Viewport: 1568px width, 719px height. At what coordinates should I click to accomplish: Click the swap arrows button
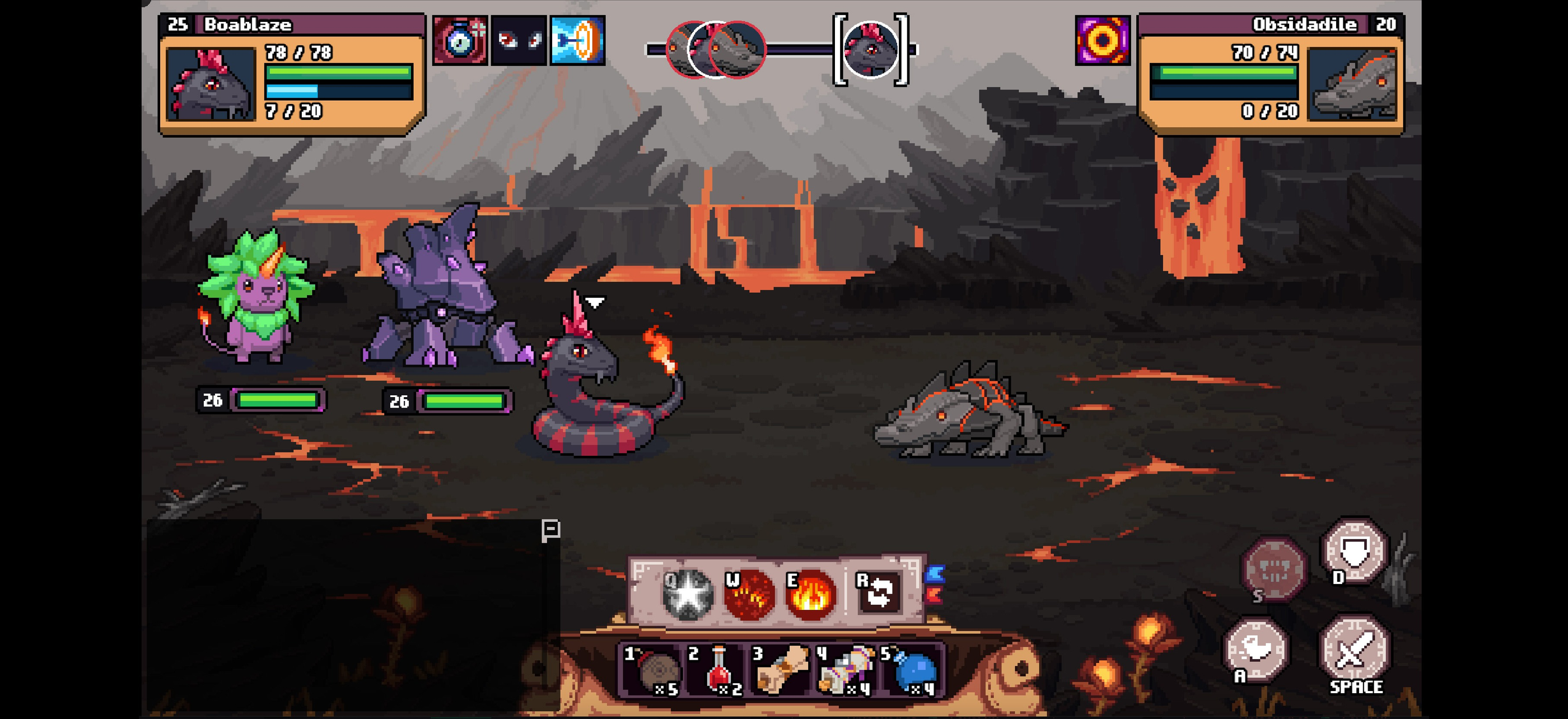click(x=877, y=592)
